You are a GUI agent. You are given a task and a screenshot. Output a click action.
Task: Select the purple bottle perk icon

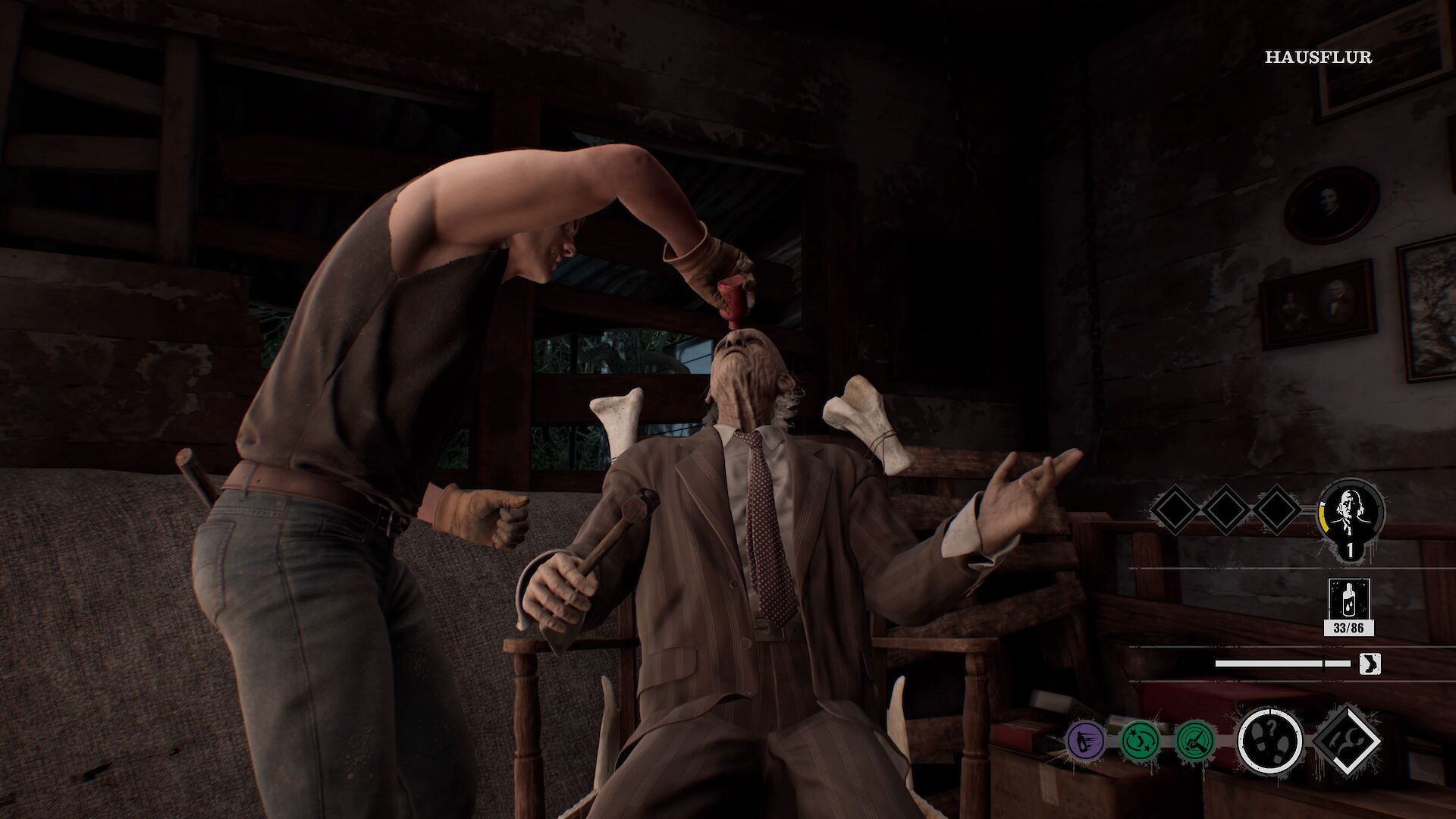coord(1086,739)
